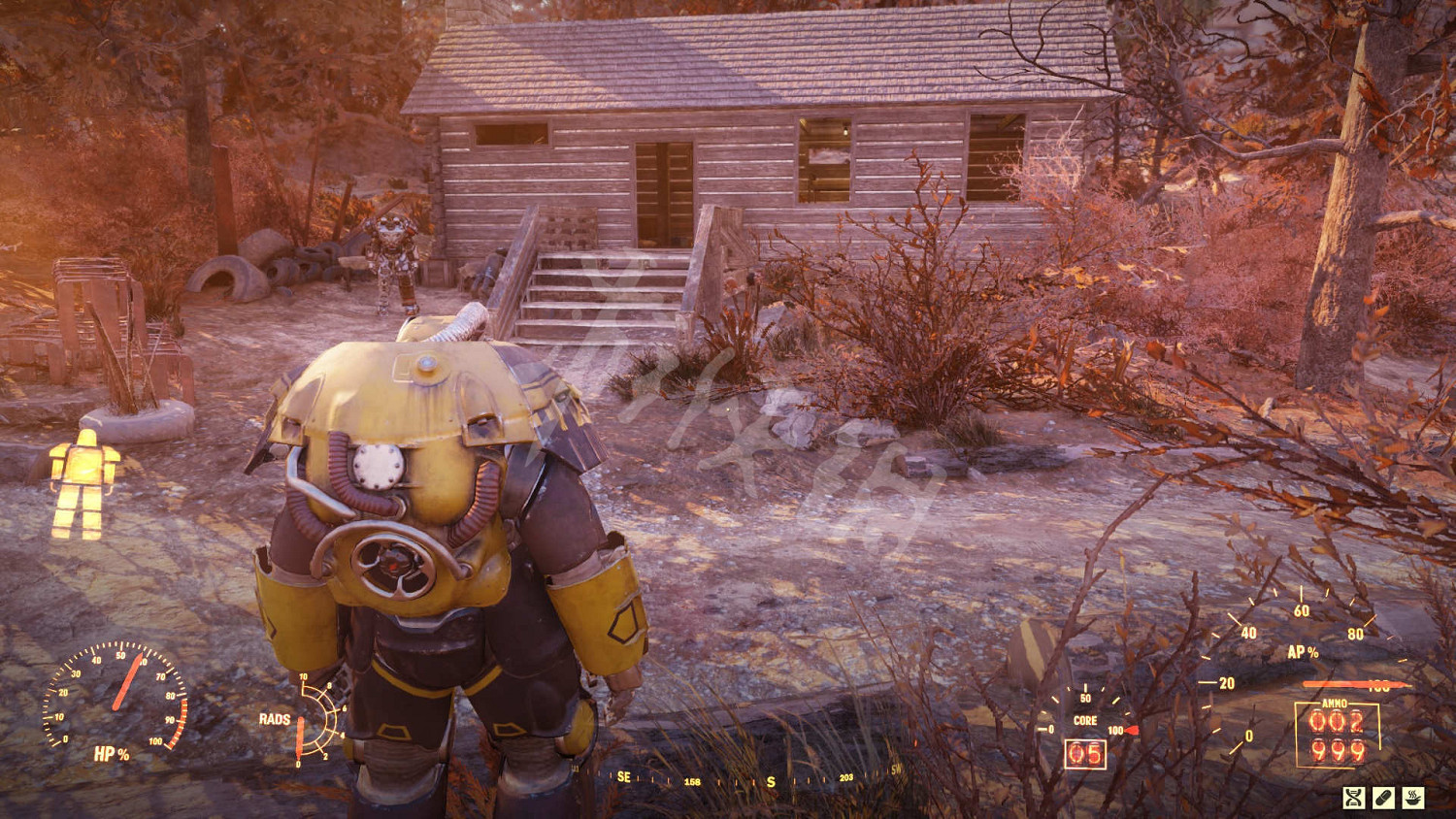The height and width of the screenshot is (819, 1456).
Task: Select the pill chem effect icon
Action: click(1384, 798)
